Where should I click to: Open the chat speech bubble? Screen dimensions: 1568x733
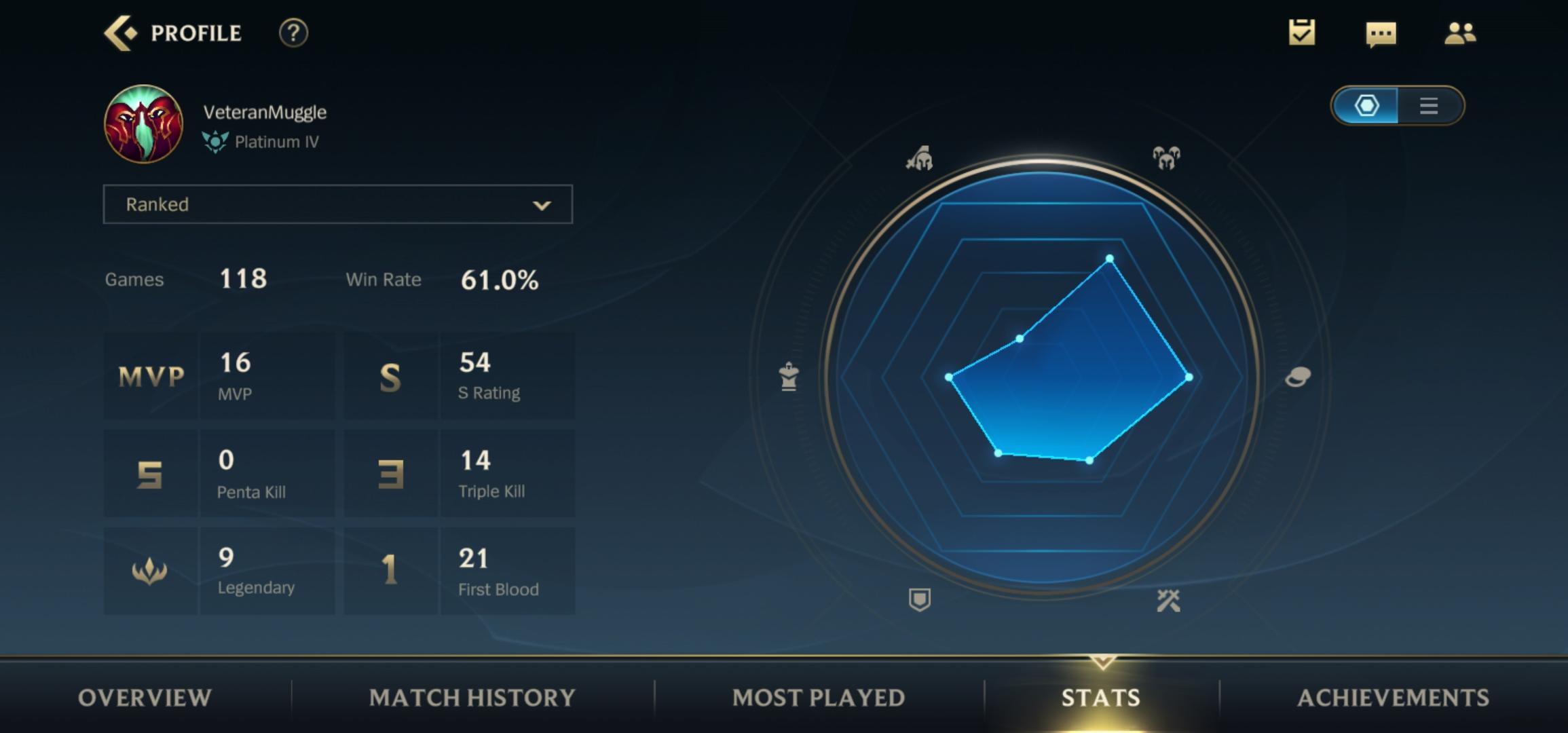[1381, 33]
